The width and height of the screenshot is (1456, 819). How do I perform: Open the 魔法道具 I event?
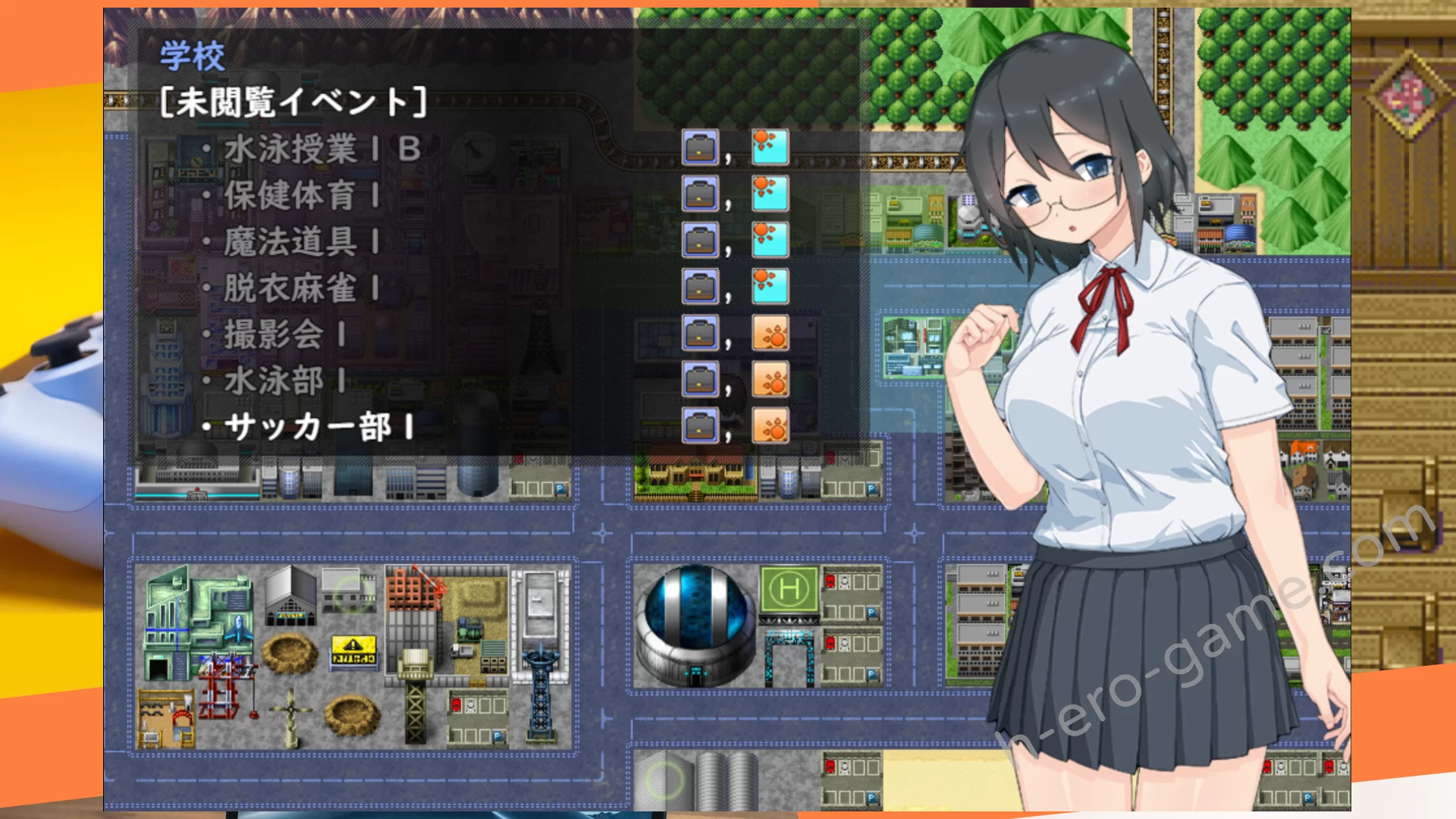301,243
